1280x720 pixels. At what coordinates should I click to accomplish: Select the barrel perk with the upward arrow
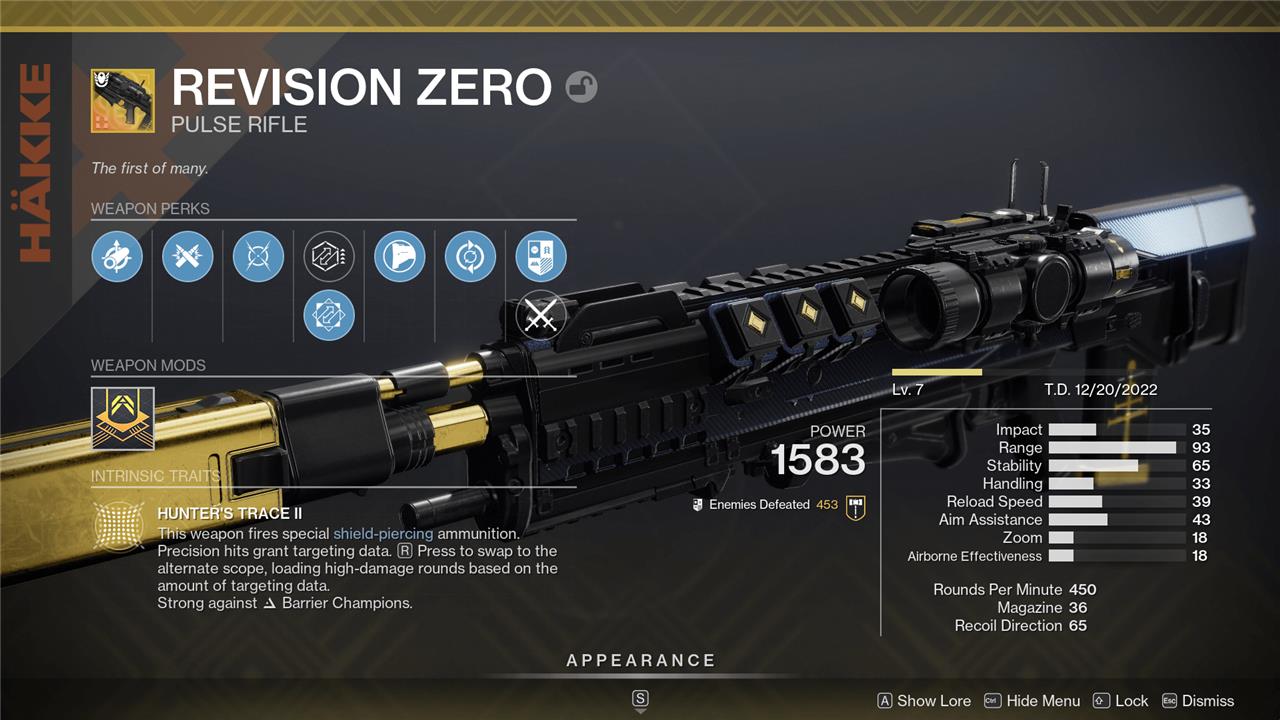(117, 256)
